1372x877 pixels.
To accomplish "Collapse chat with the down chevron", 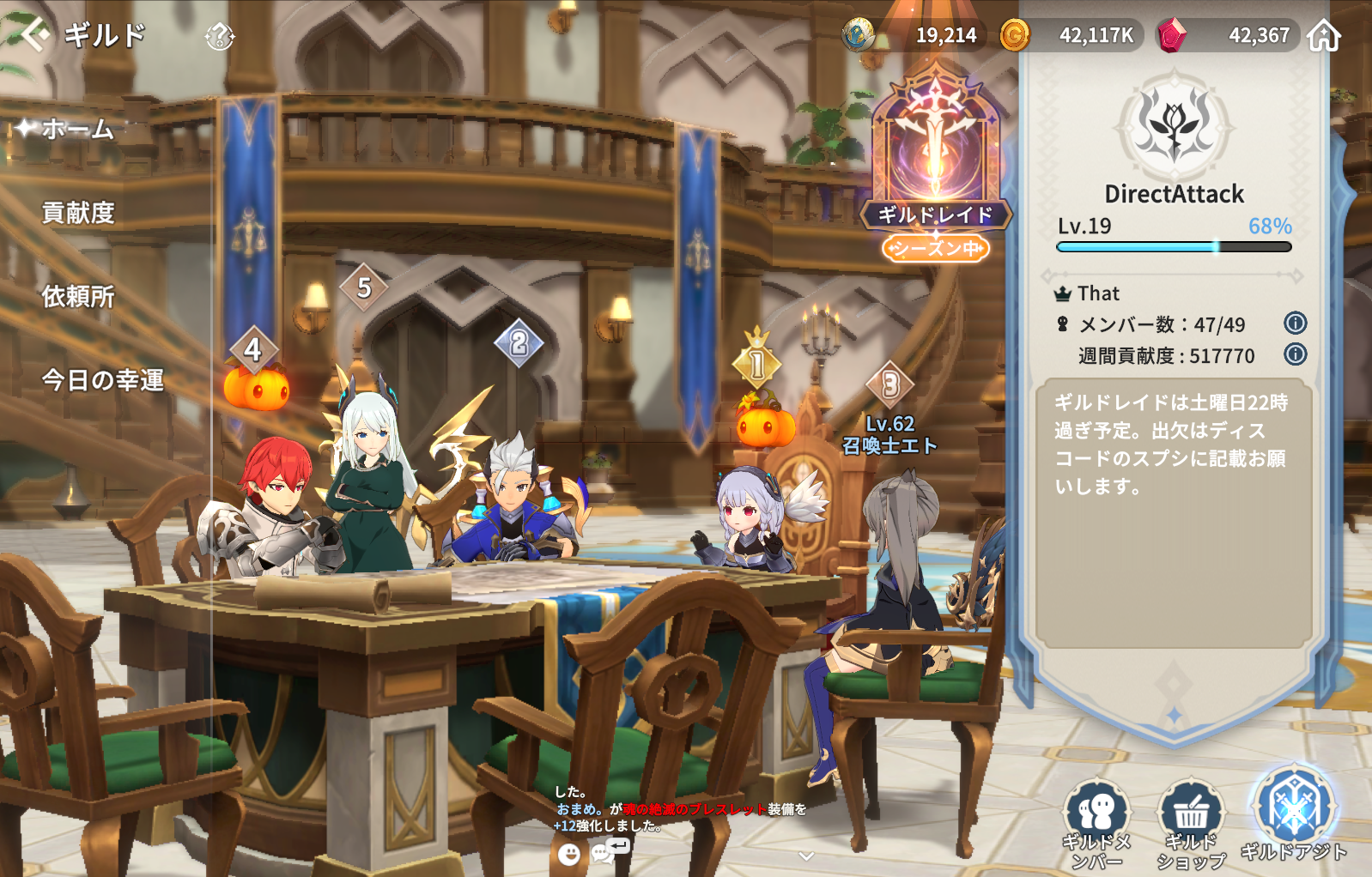I will click(x=805, y=856).
